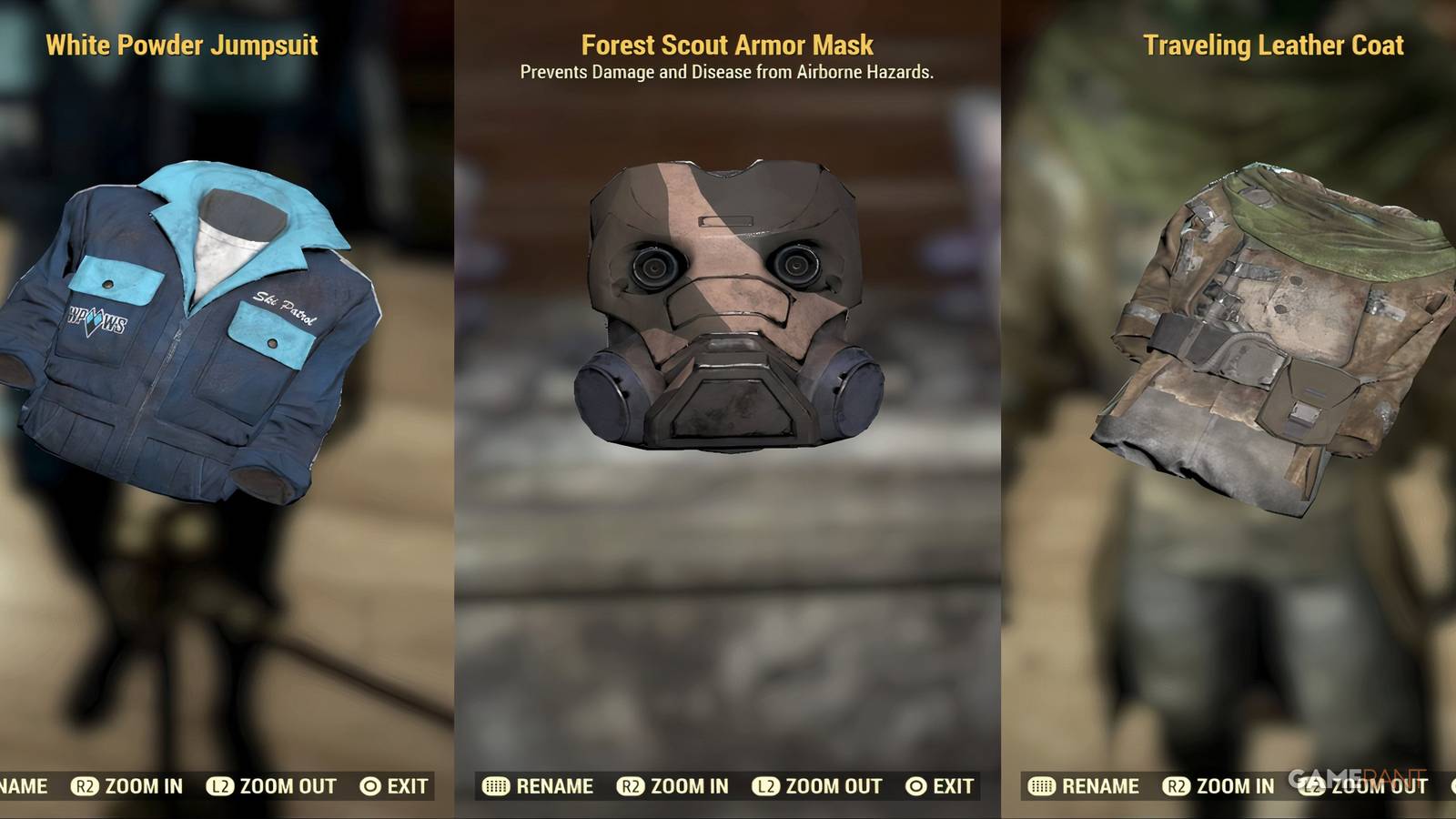Click the L2 Zoom Out icon under Traveling Leather Coat
This screenshot has height=819, width=1456.
(x=1312, y=786)
